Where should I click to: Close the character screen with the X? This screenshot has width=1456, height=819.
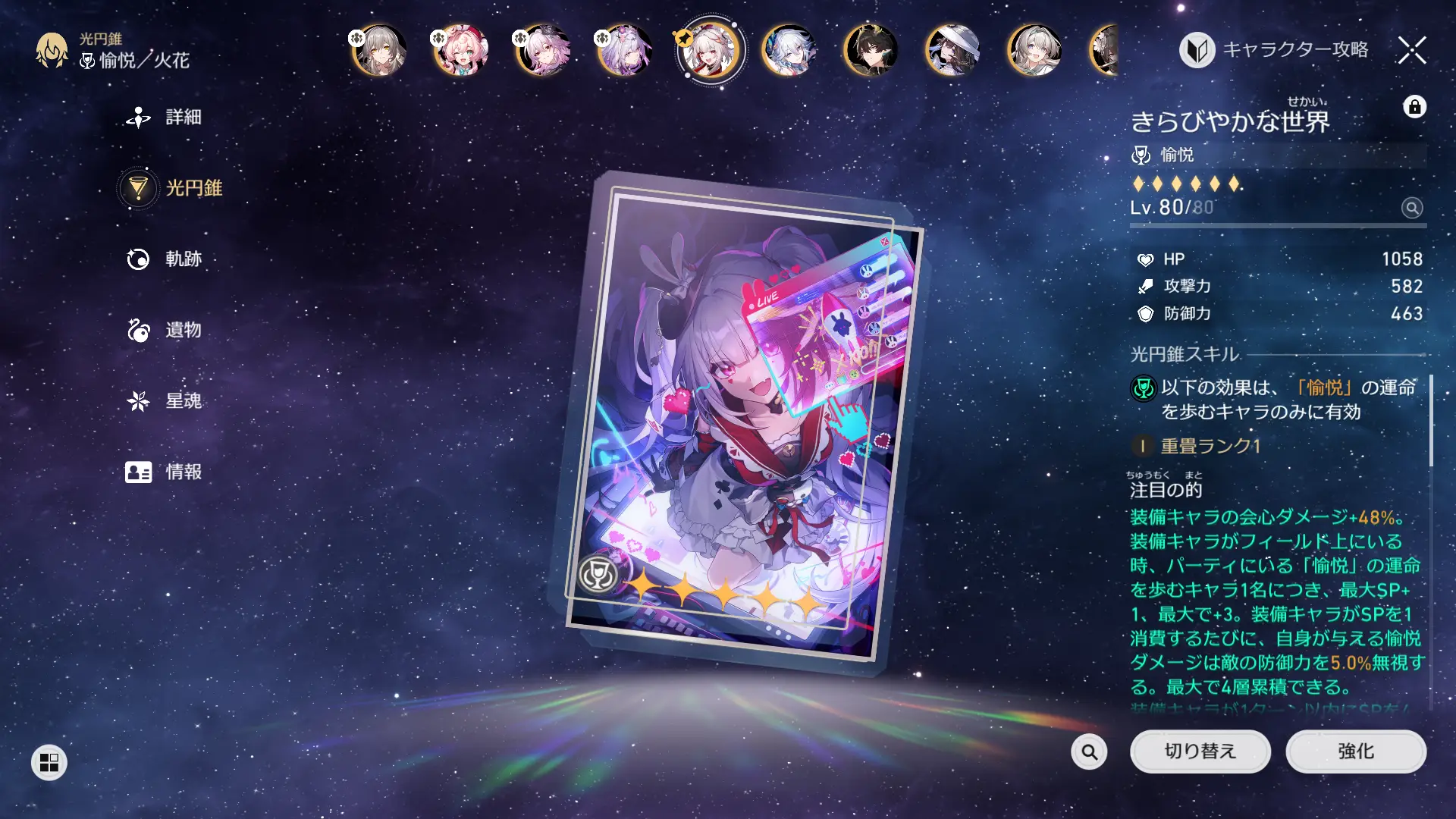[1412, 51]
